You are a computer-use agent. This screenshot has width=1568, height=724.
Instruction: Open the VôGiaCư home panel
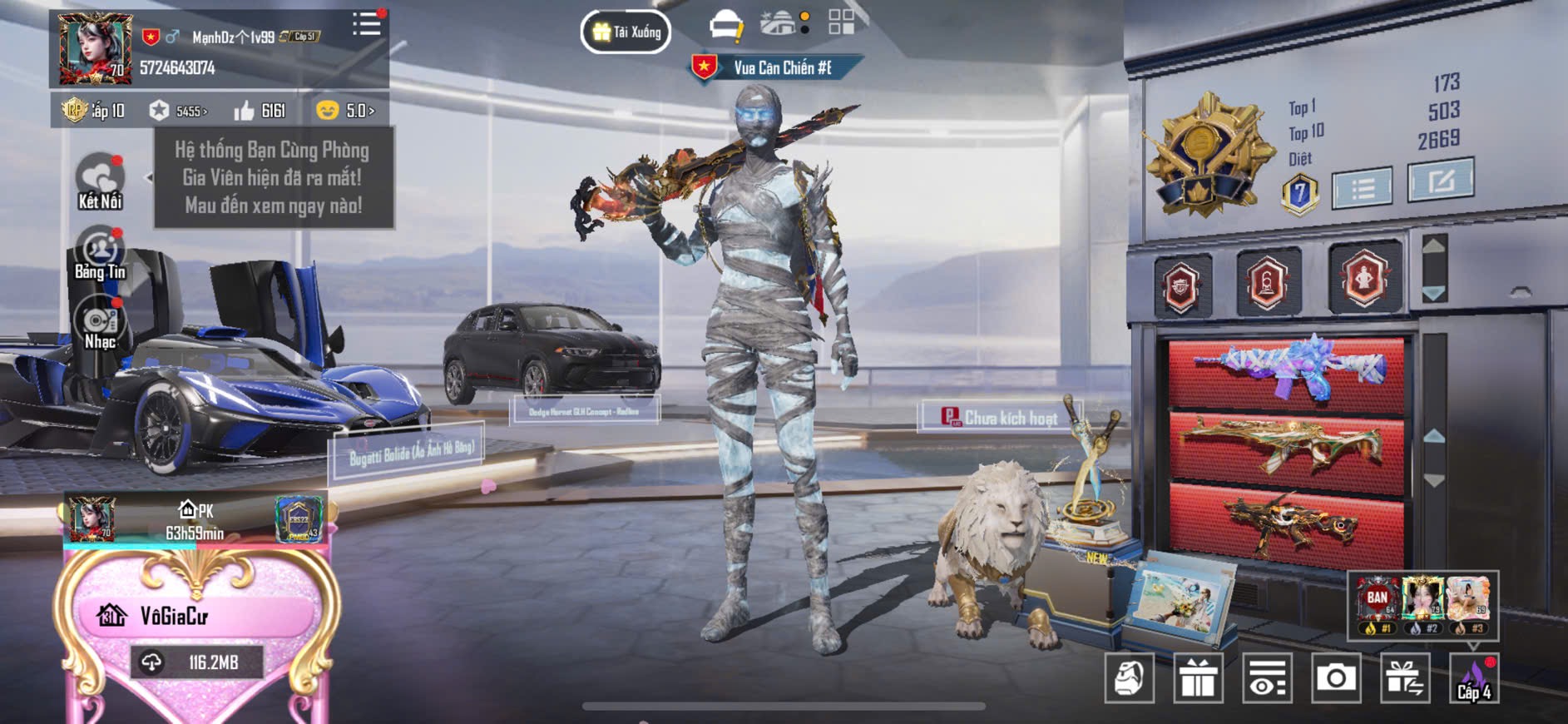(x=196, y=617)
